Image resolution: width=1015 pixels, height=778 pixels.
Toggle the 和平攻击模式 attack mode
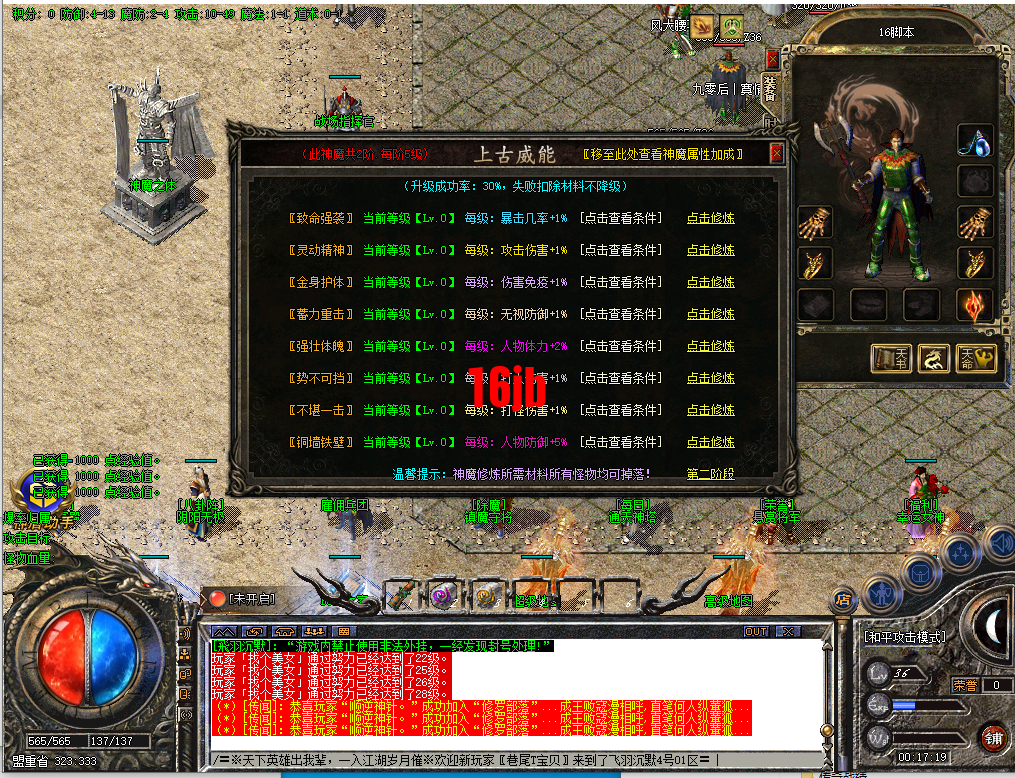(904, 637)
